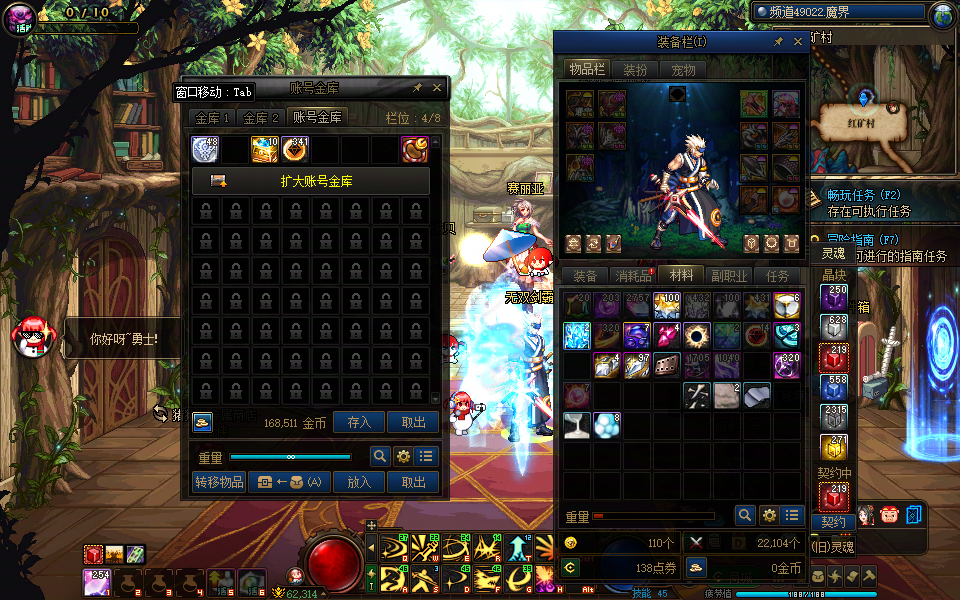
Task: Open the 副职业 sub-profession tab
Action: (x=729, y=276)
